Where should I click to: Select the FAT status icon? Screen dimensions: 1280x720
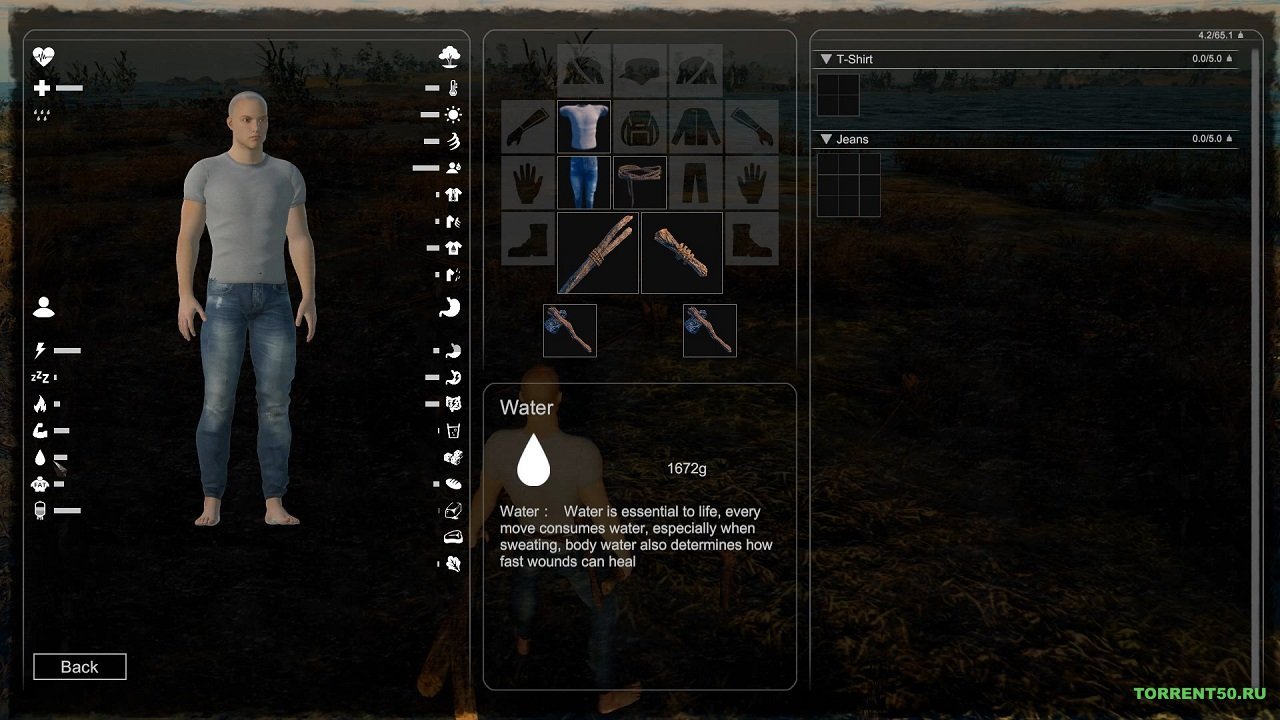40,485
